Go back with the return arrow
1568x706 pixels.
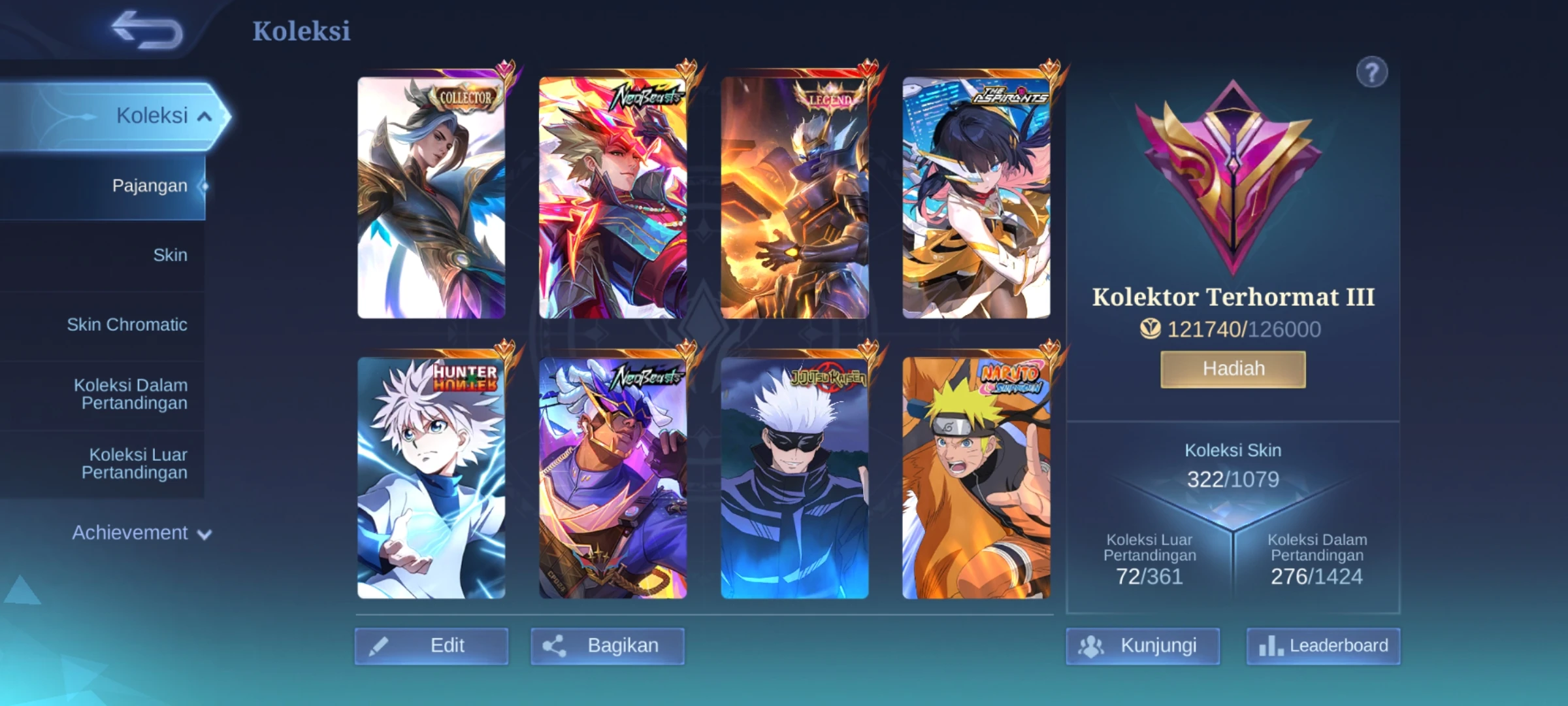pyautogui.click(x=146, y=30)
